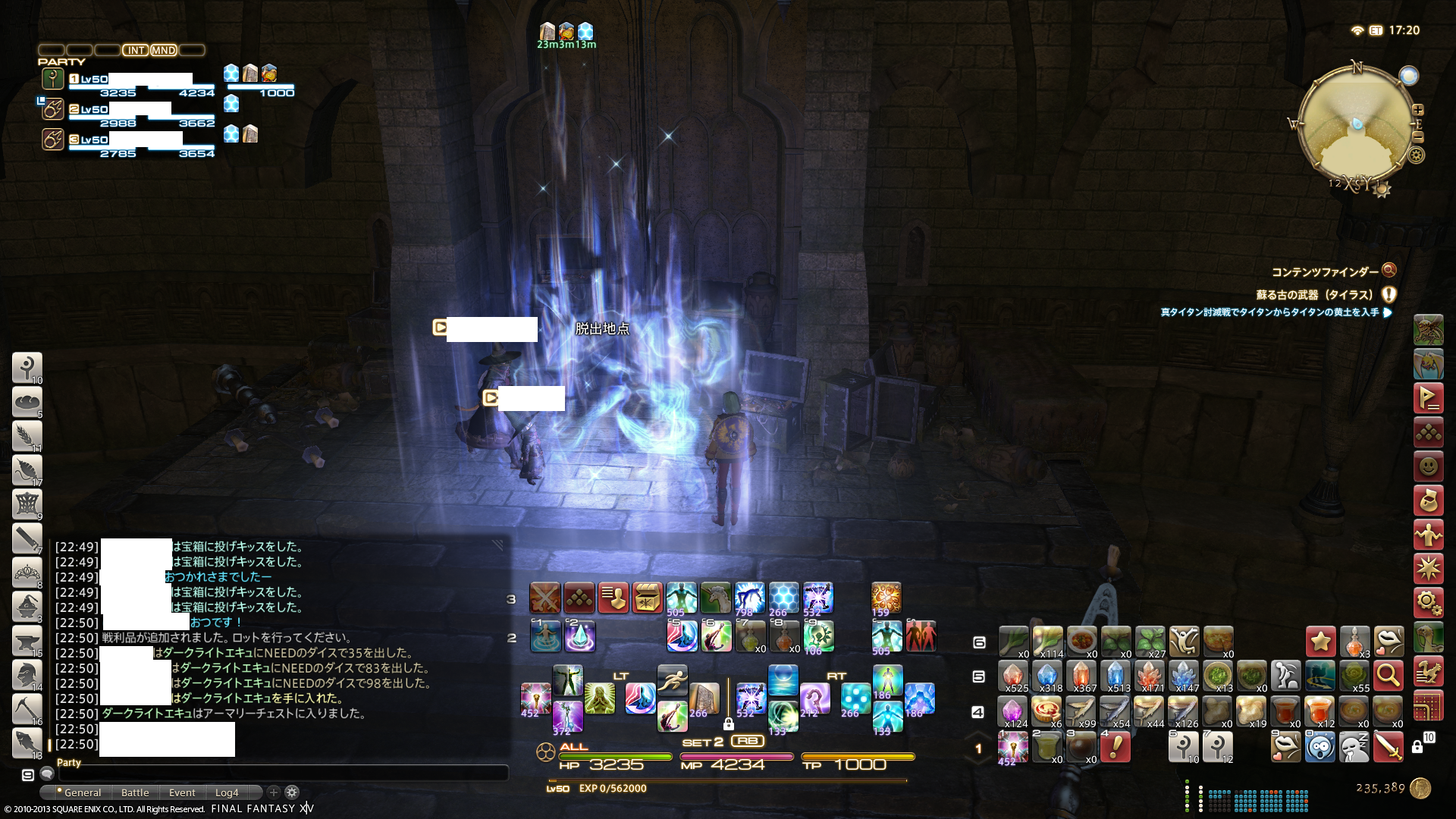Click the unicorn mount icon

click(715, 598)
